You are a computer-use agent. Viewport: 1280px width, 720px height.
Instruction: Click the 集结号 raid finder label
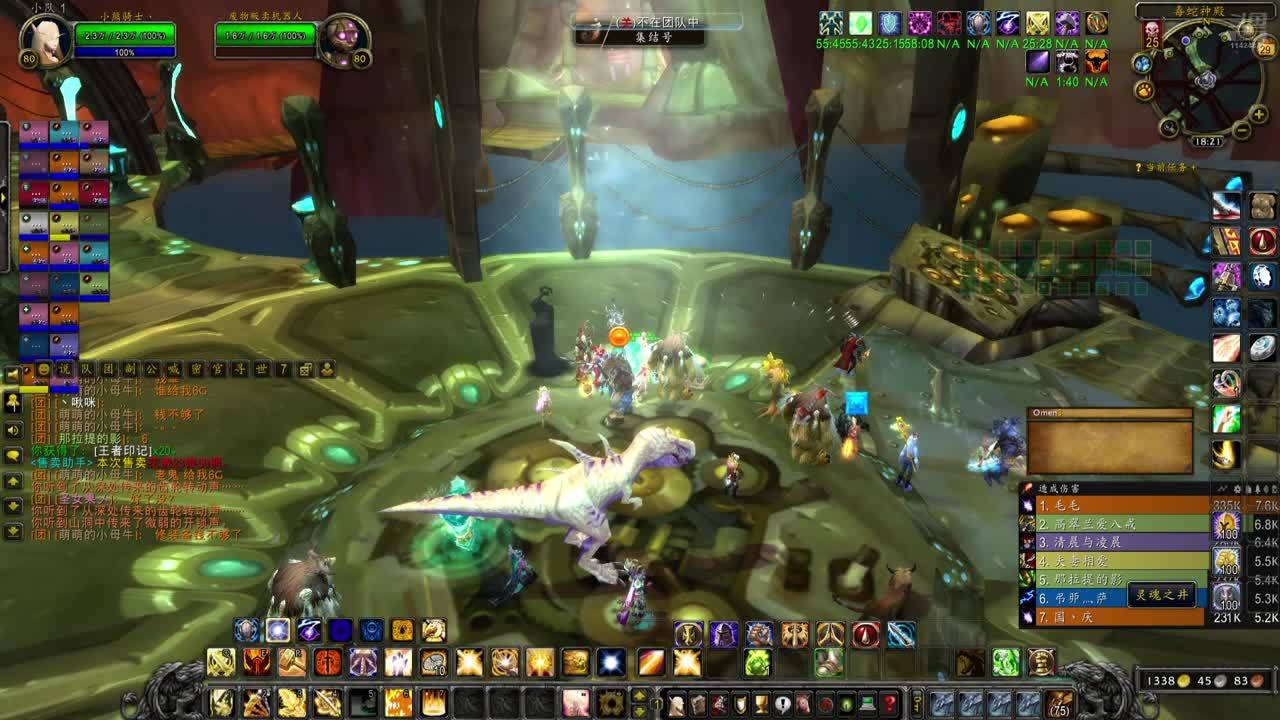[640, 37]
